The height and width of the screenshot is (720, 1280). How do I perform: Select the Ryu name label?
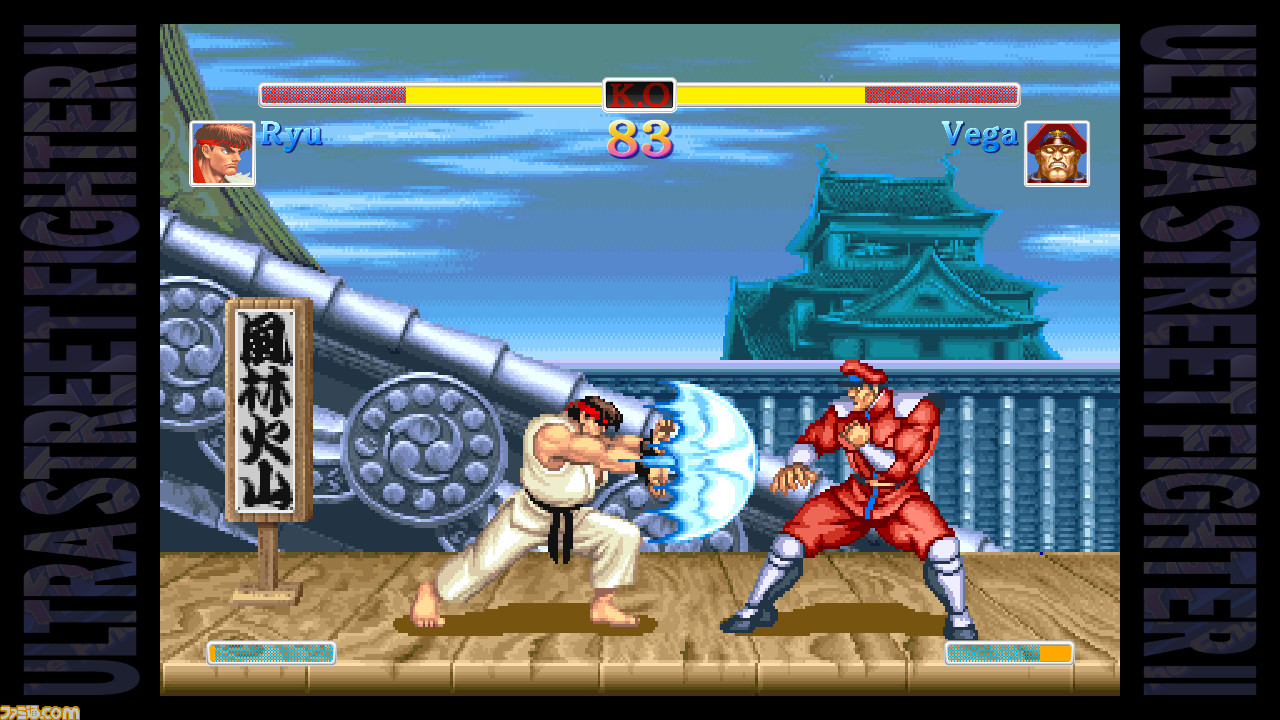[x=290, y=135]
